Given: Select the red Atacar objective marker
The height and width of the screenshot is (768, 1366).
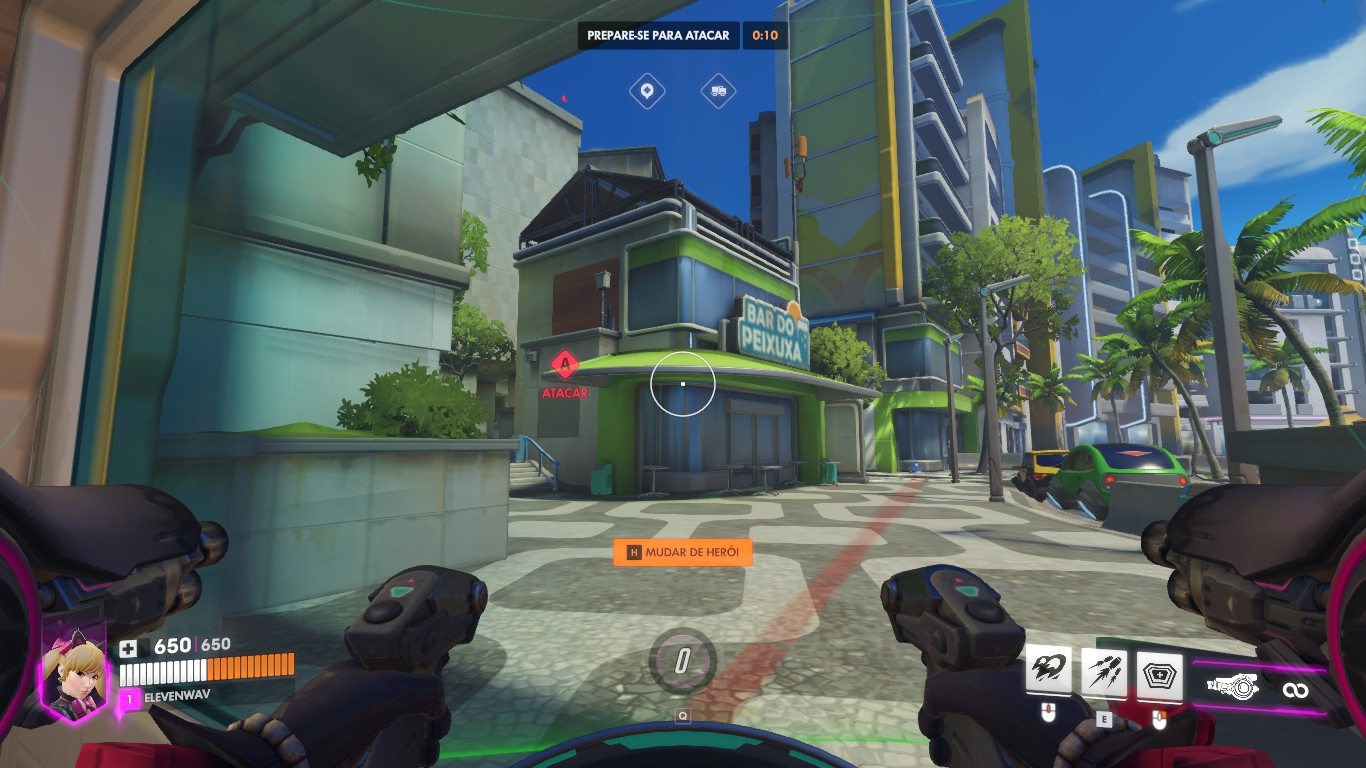Looking at the screenshot, I should [x=565, y=362].
